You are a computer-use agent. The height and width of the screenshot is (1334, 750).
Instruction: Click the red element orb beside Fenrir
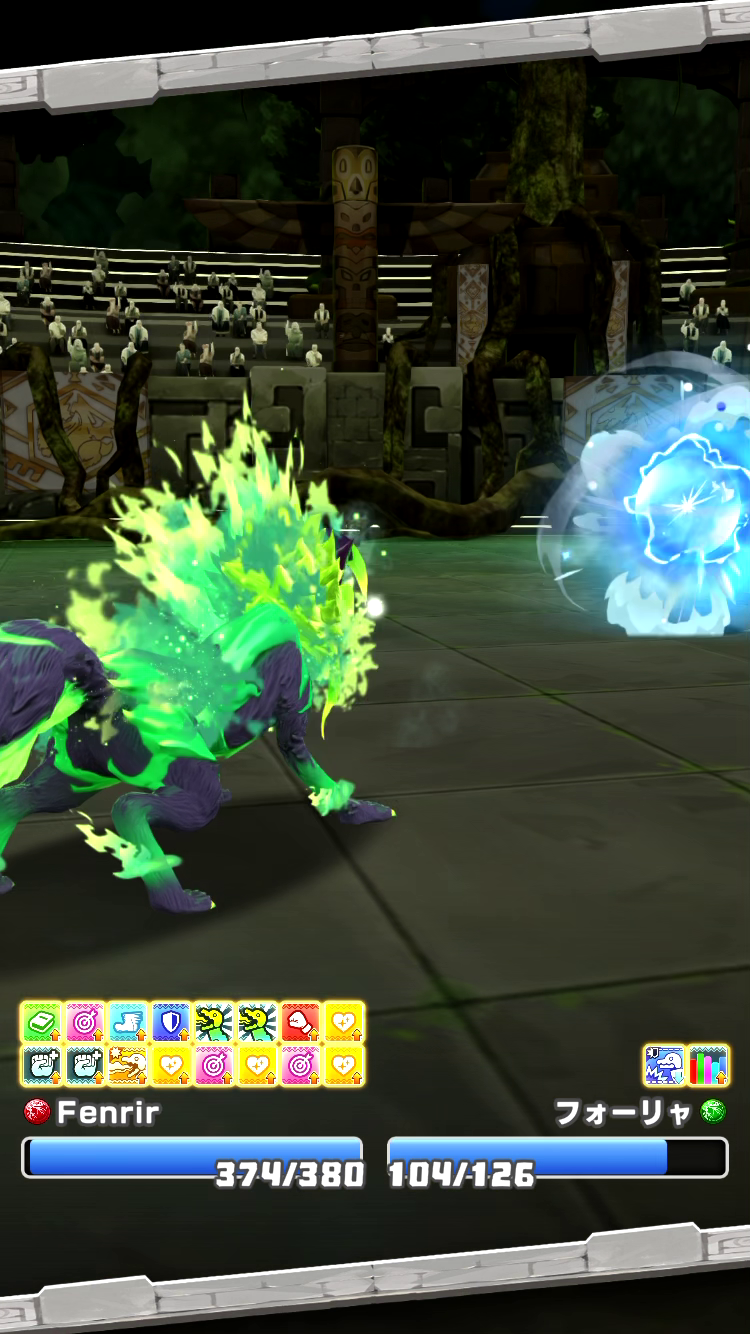coord(37,1112)
